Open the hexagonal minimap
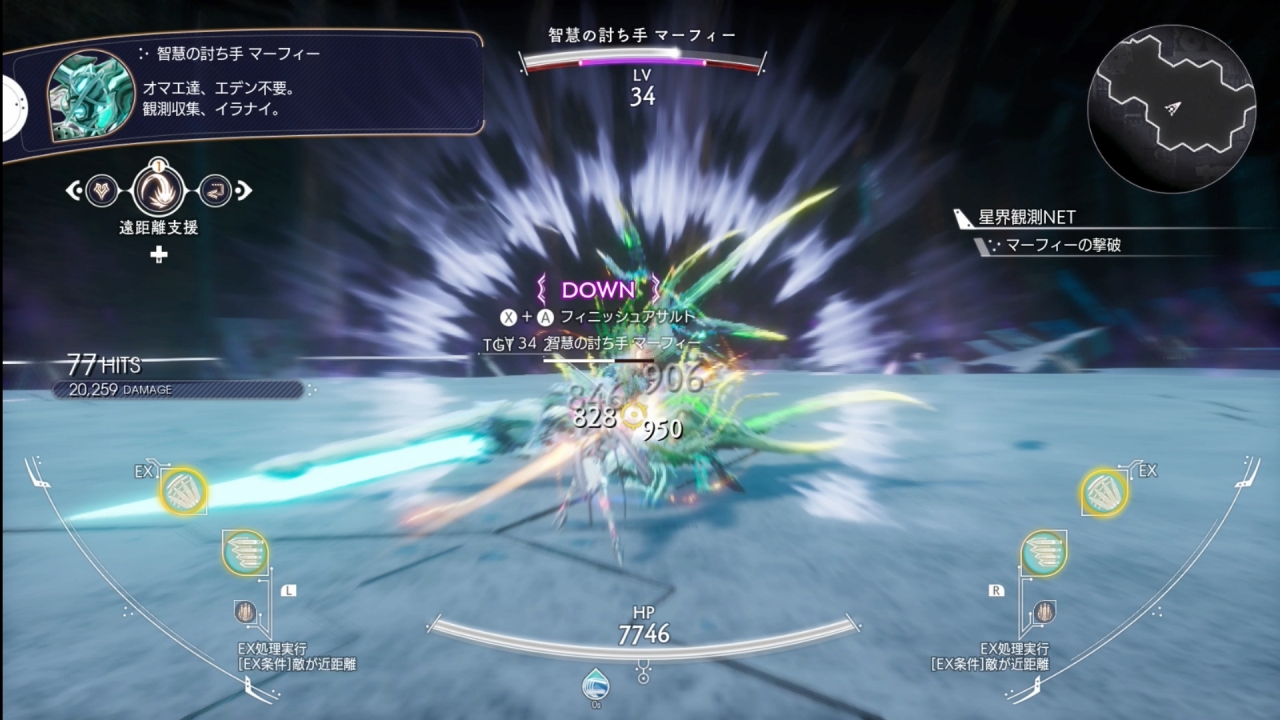1280x720 pixels. click(1172, 108)
